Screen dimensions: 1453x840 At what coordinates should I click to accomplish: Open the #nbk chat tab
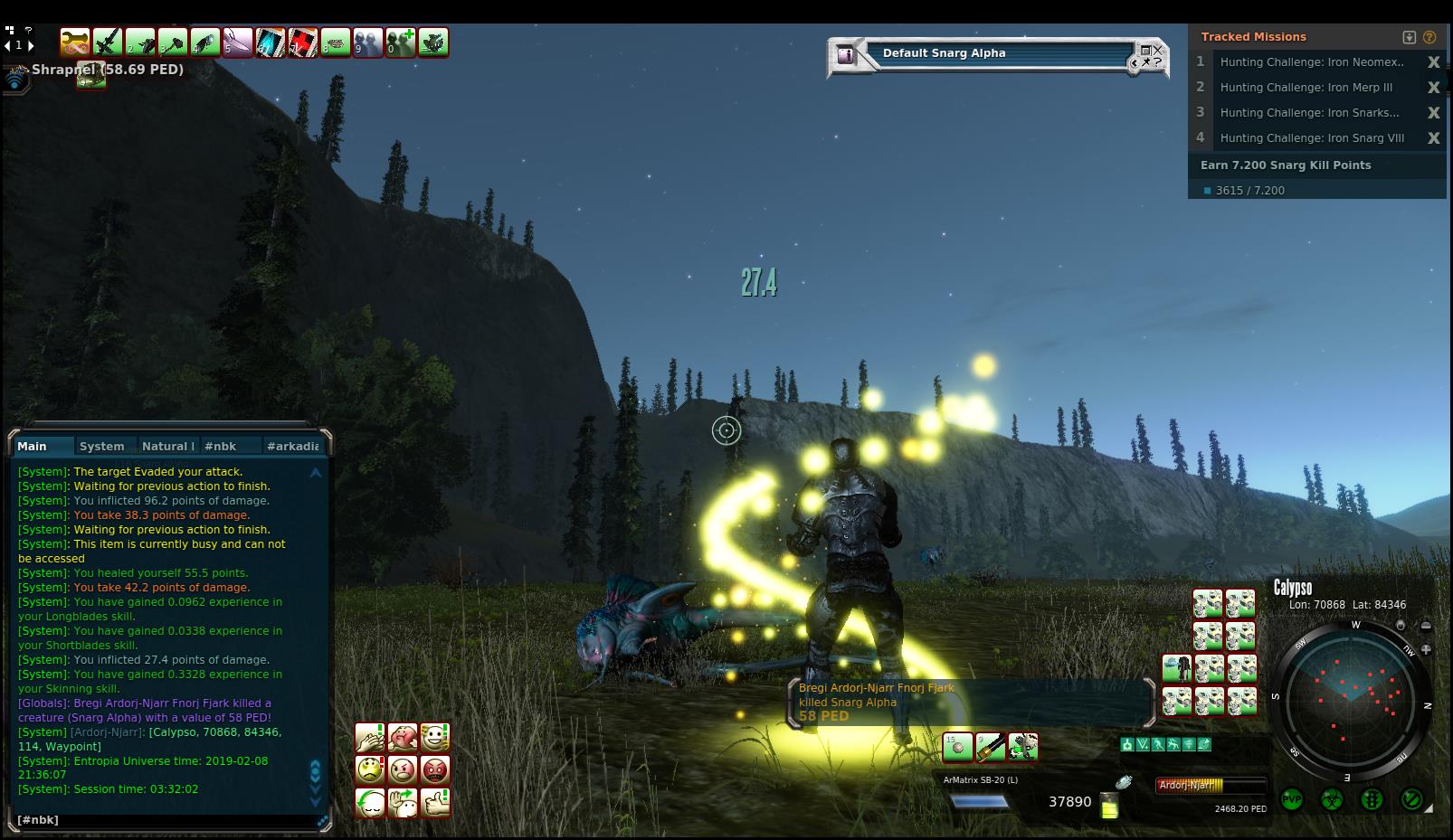tap(220, 446)
